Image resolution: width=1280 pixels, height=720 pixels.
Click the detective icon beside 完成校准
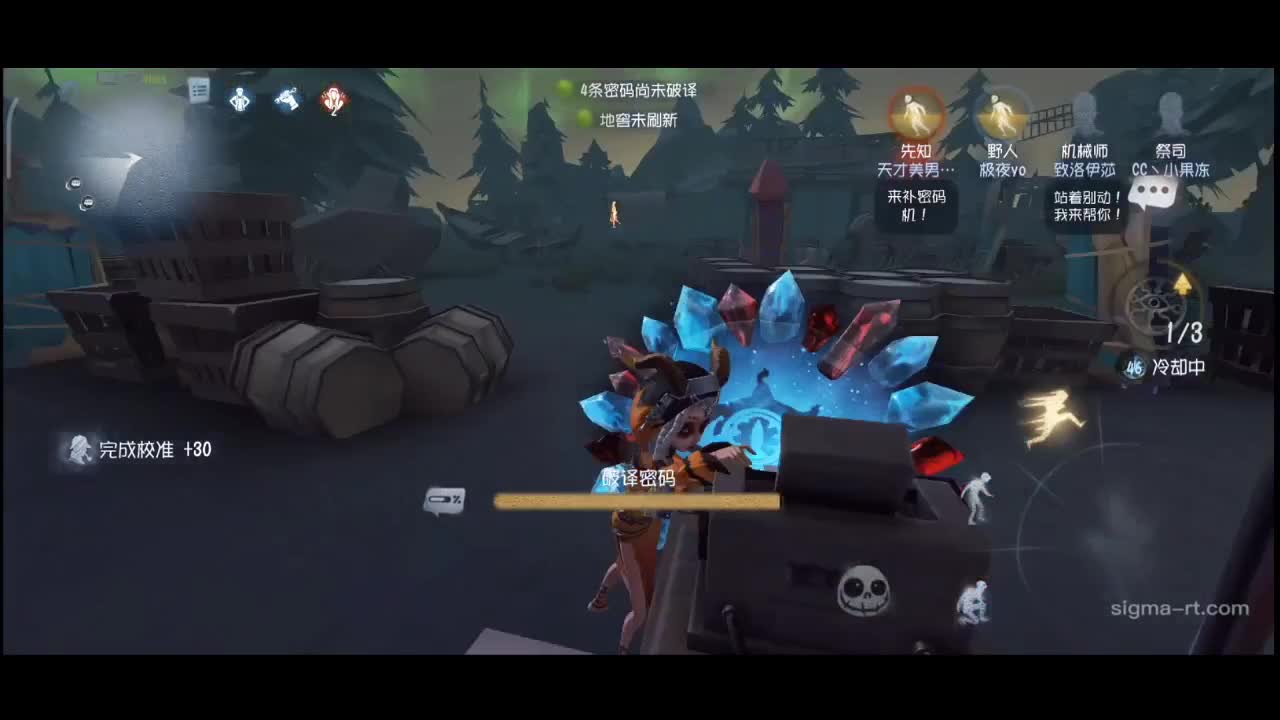(80, 450)
